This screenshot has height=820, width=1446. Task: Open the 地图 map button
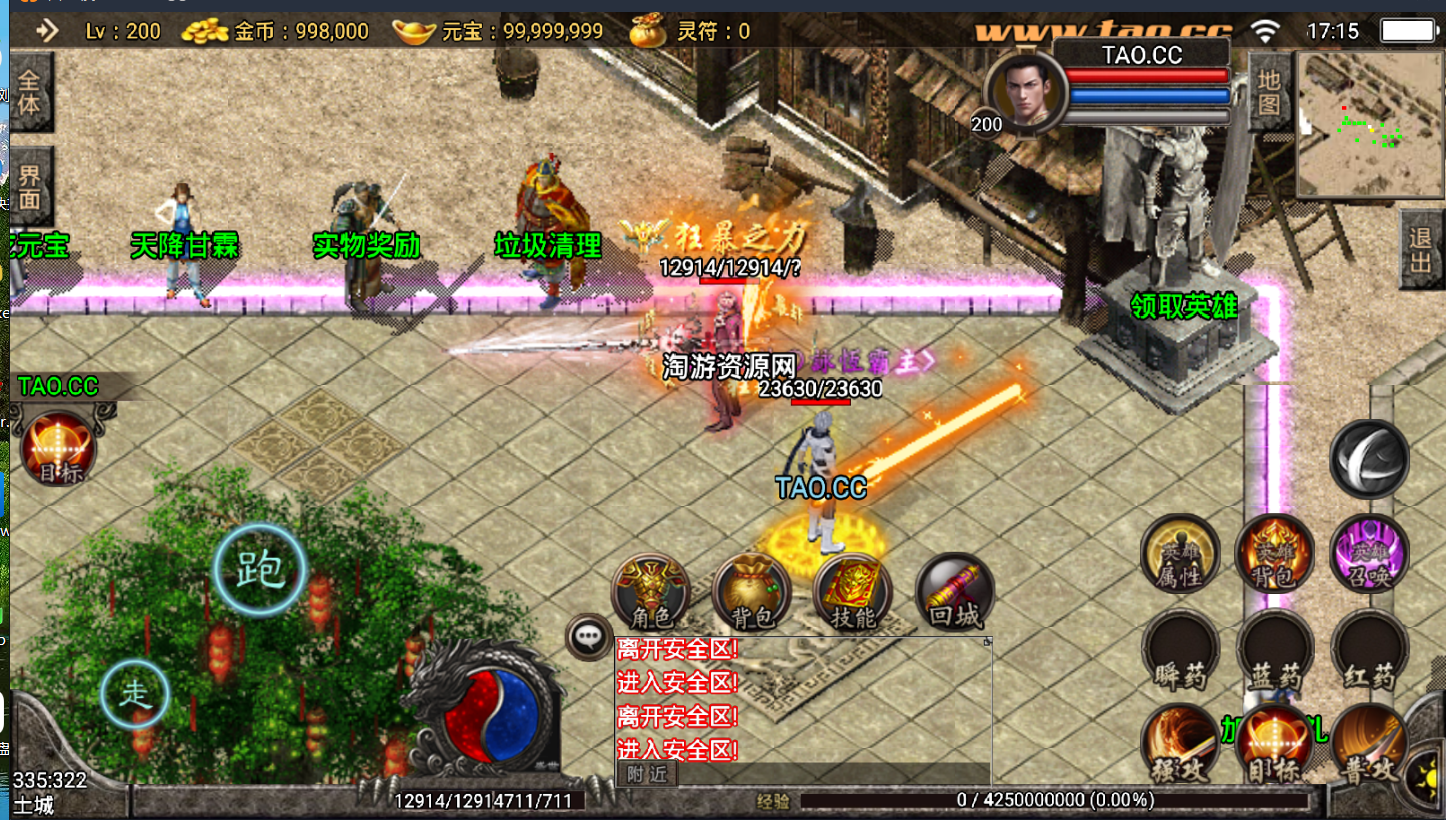click(x=1269, y=92)
